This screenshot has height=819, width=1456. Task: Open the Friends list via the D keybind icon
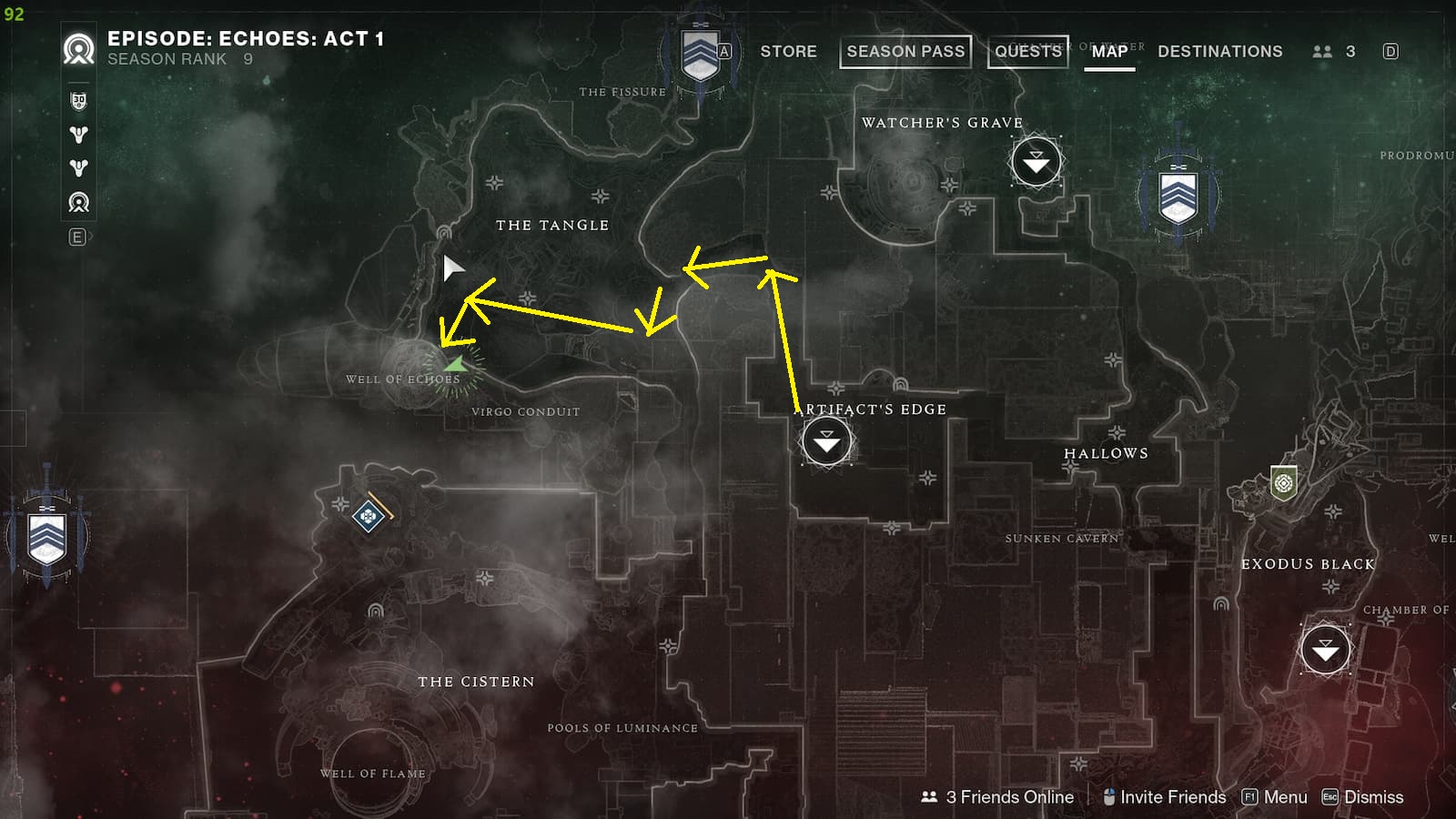click(x=1390, y=51)
